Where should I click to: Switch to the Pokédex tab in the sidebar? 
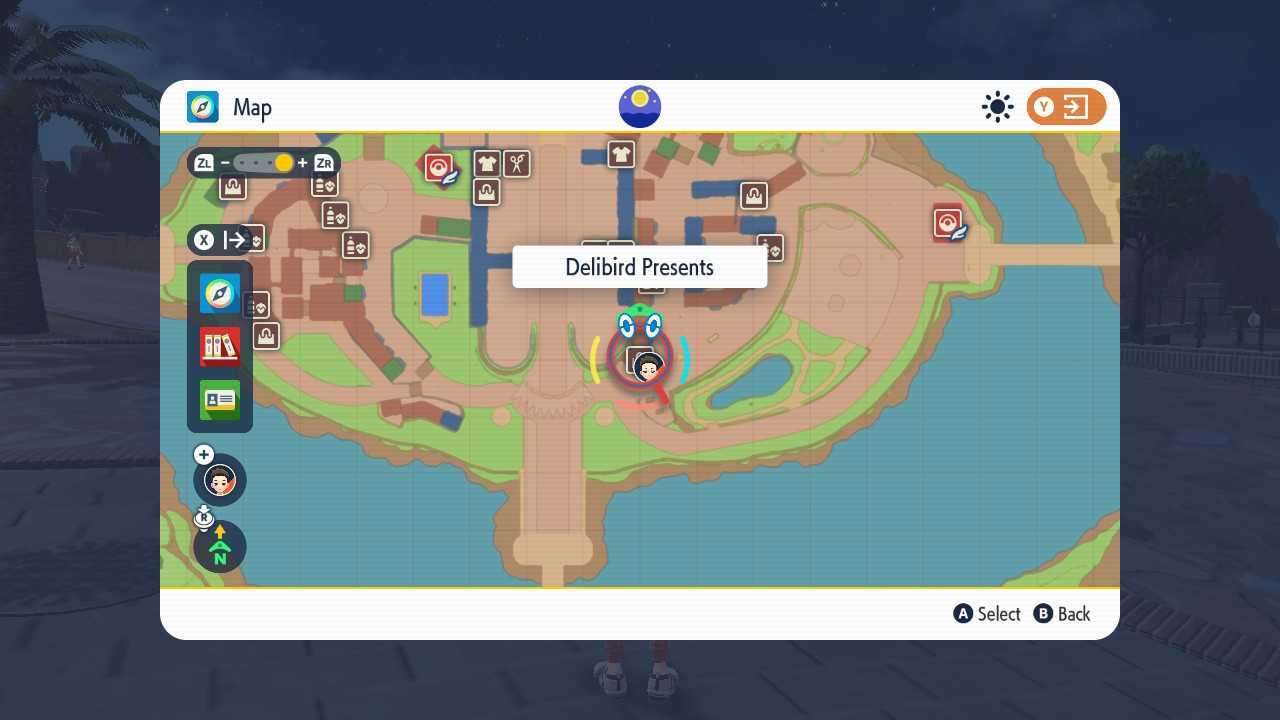219,345
